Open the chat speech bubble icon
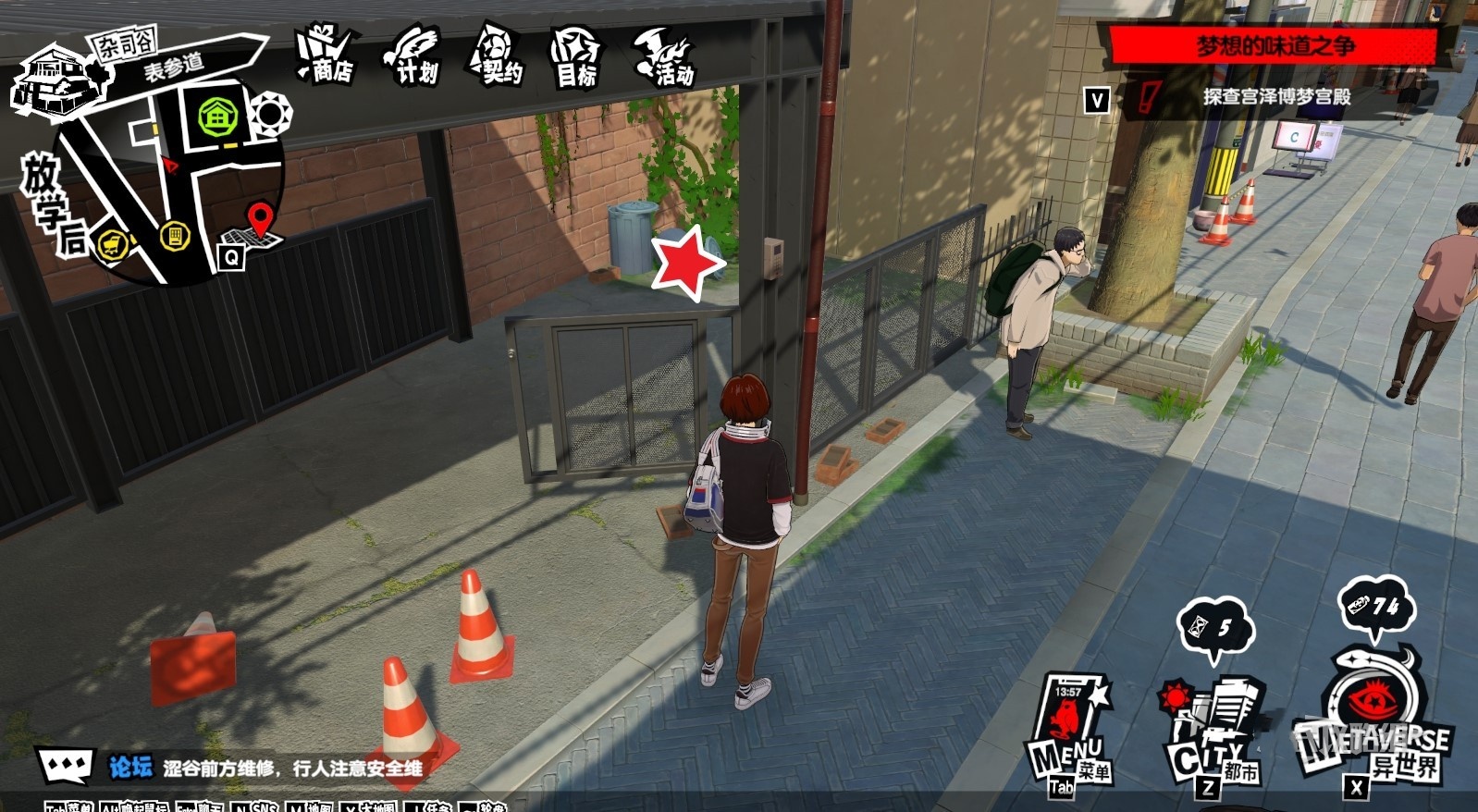Viewport: 1478px width, 812px height. 65,766
